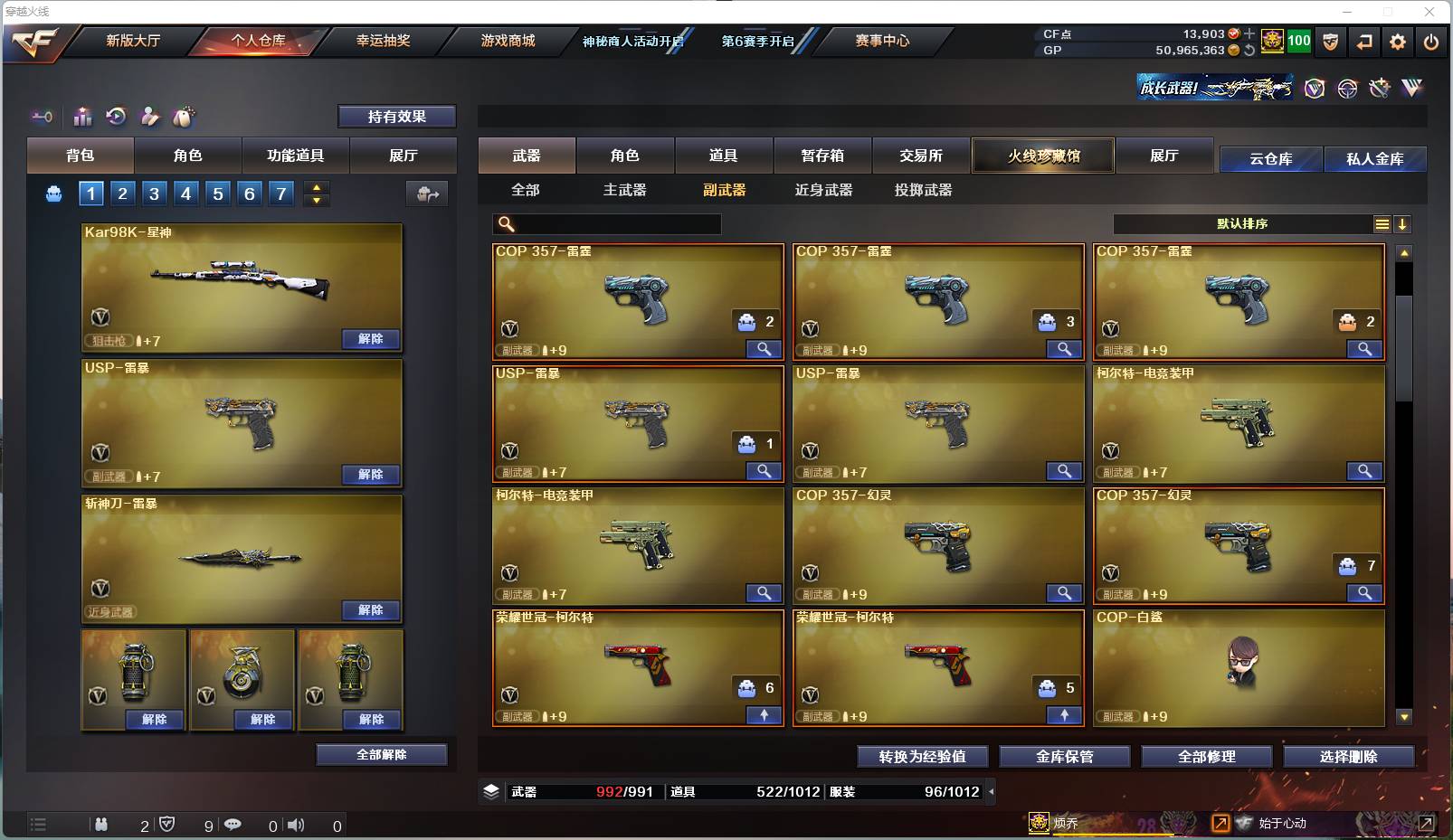Click the up arrow stepper next to backpack page 7
The height and width of the screenshot is (840, 1453).
tap(316, 186)
